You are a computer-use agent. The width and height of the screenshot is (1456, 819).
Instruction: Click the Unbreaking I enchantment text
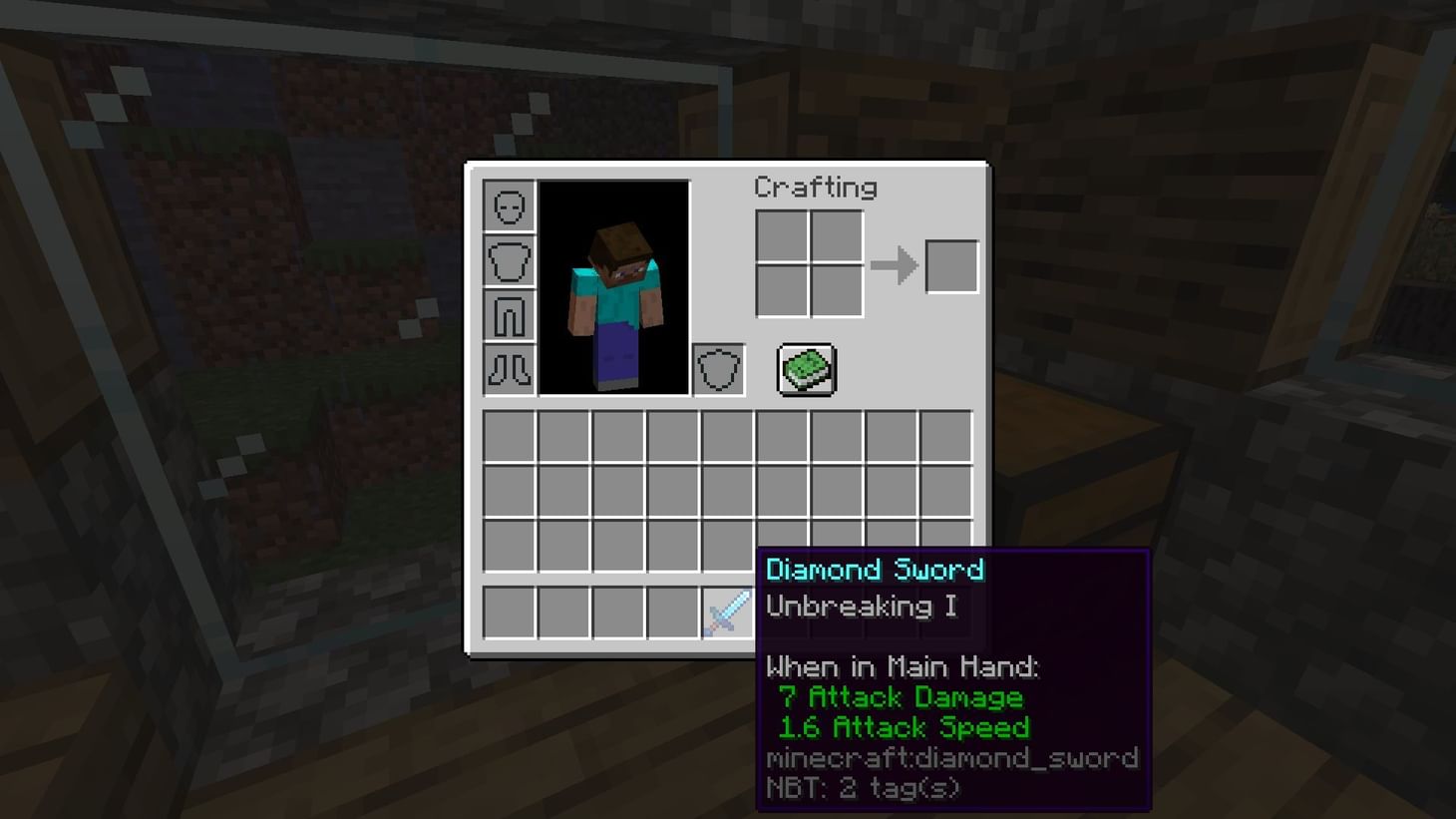click(861, 607)
